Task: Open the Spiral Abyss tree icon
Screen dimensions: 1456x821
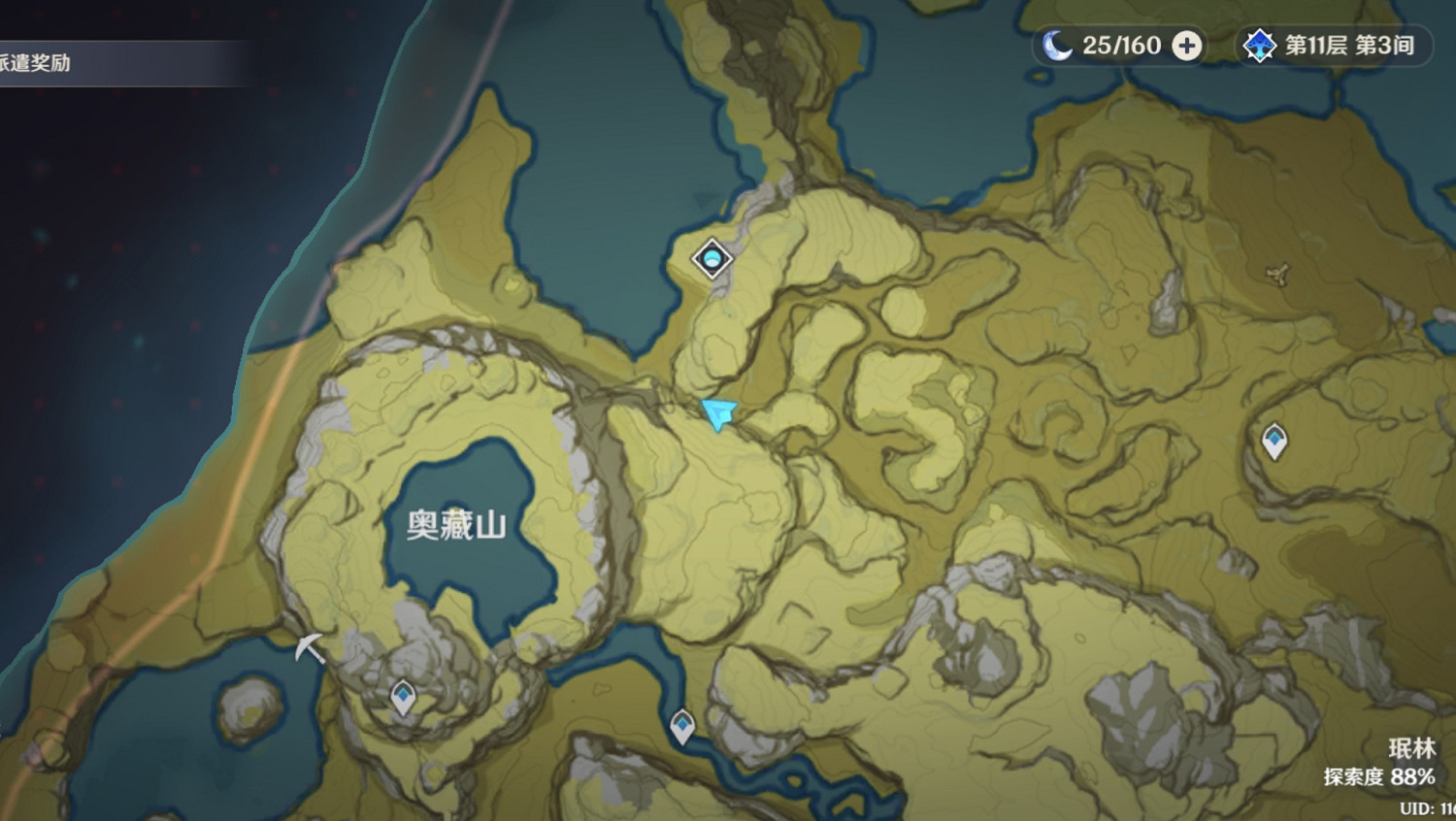Action: pyautogui.click(x=1258, y=44)
